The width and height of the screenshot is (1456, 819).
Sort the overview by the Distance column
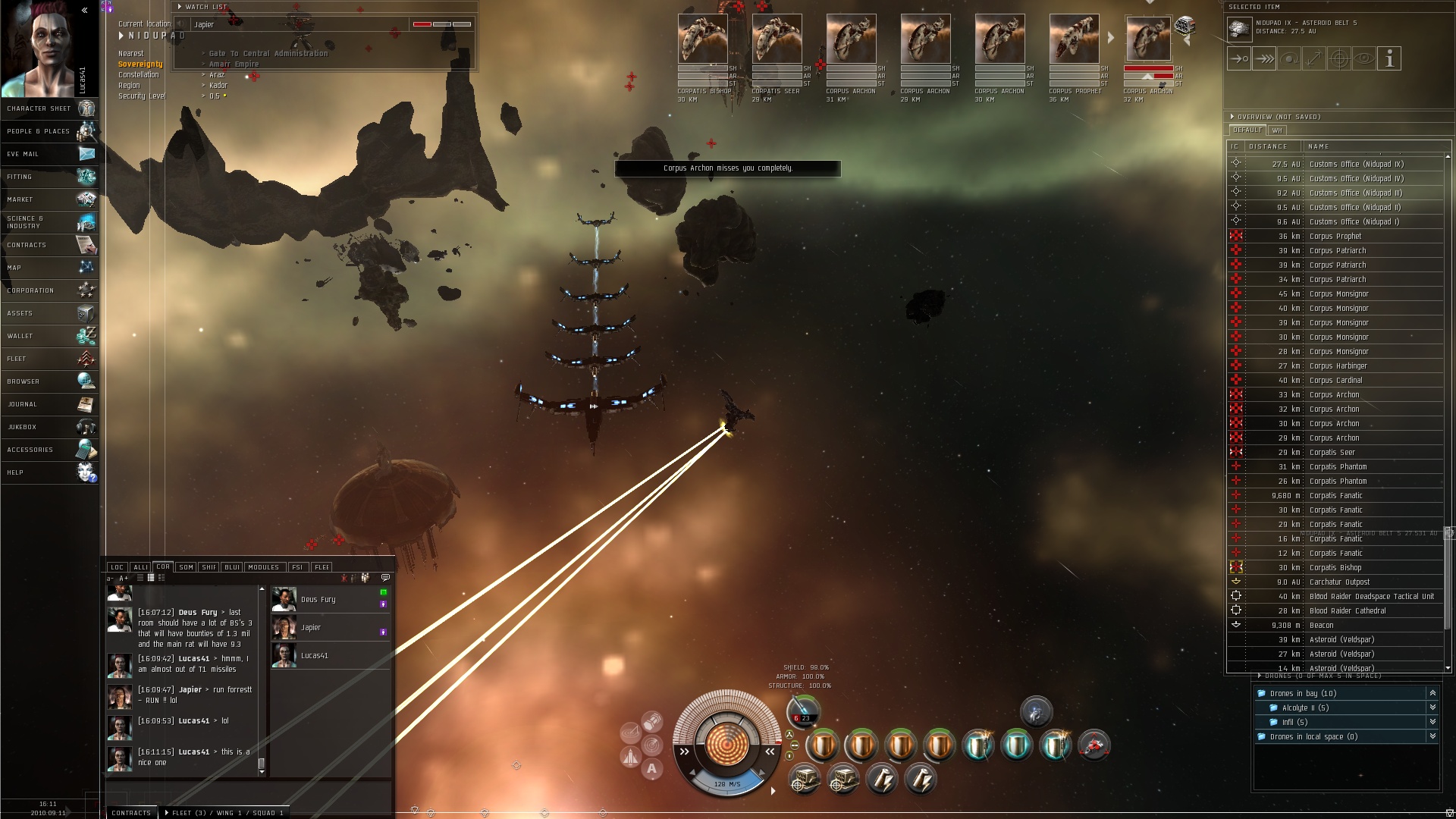click(x=1268, y=146)
